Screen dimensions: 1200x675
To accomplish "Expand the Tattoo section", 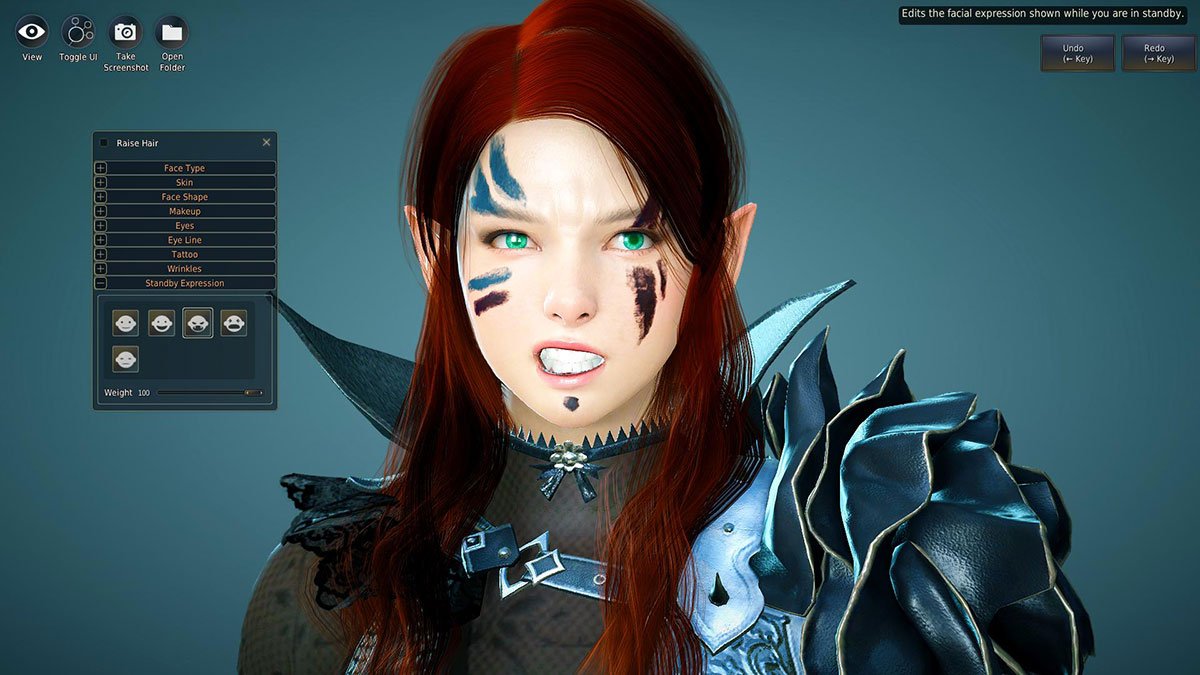I will tap(184, 254).
